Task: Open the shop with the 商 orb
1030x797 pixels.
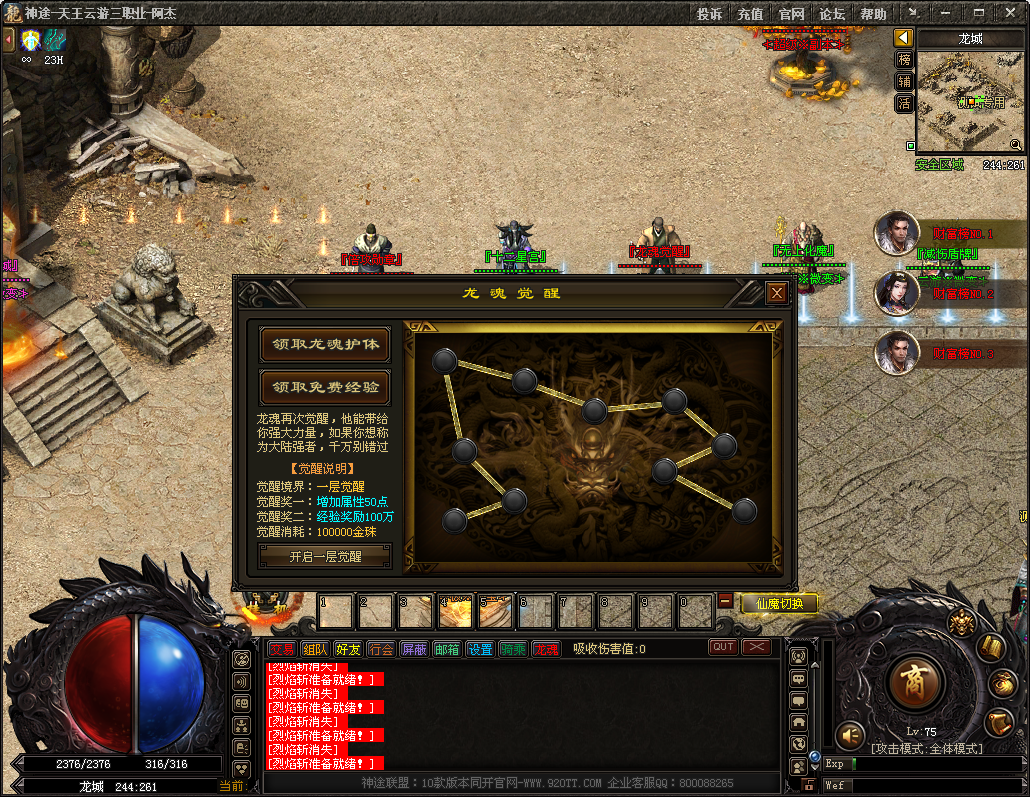Action: click(x=913, y=683)
